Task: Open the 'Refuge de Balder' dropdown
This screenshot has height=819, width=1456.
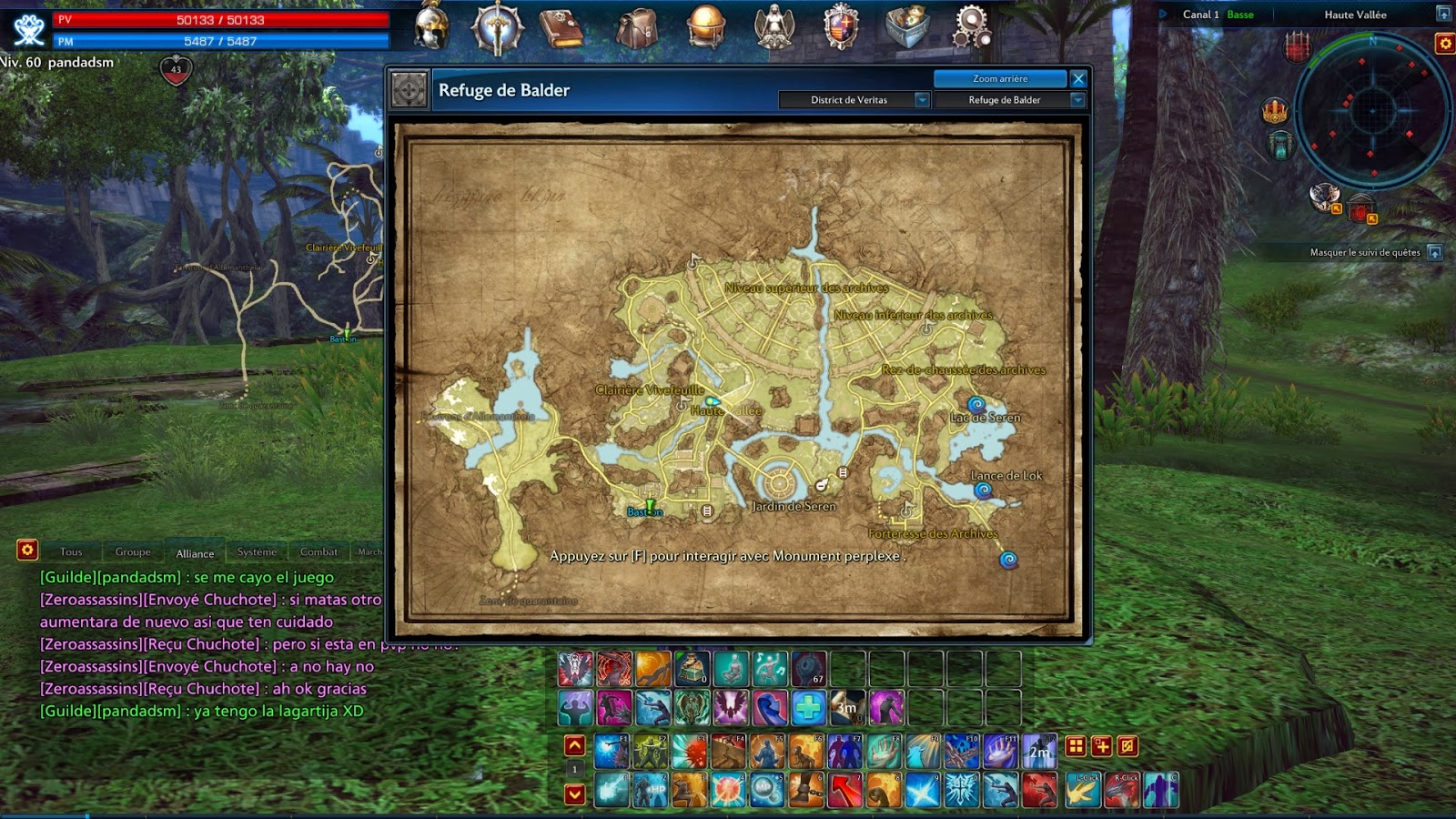Action: (1008, 99)
